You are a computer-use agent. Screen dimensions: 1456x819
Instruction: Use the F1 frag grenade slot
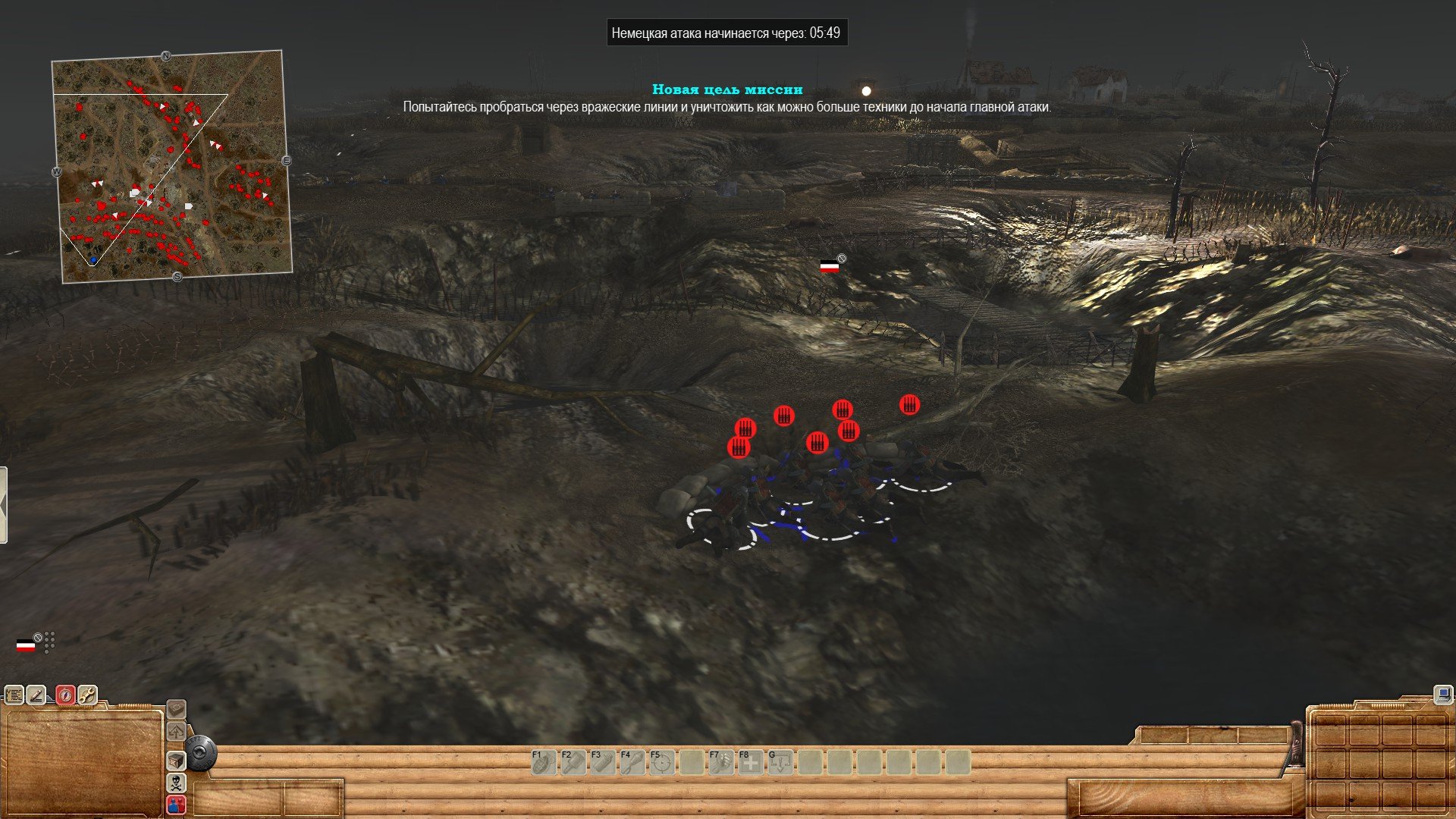point(543,762)
